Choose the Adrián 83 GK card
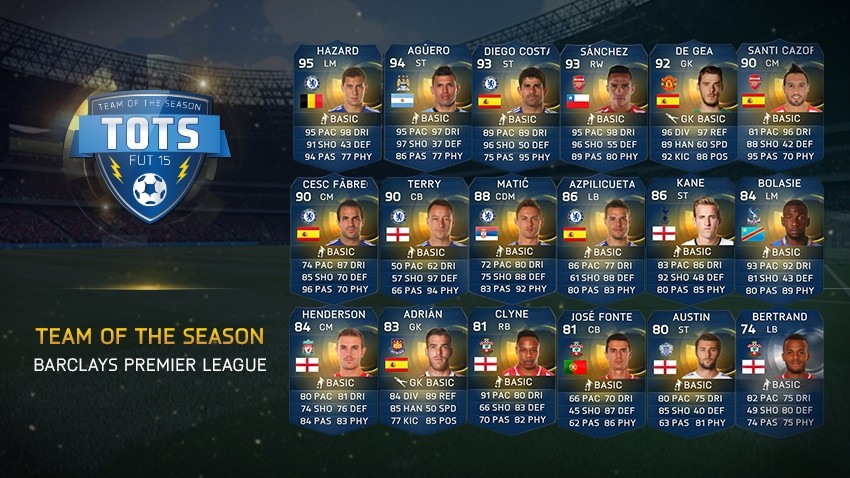 (x=422, y=372)
